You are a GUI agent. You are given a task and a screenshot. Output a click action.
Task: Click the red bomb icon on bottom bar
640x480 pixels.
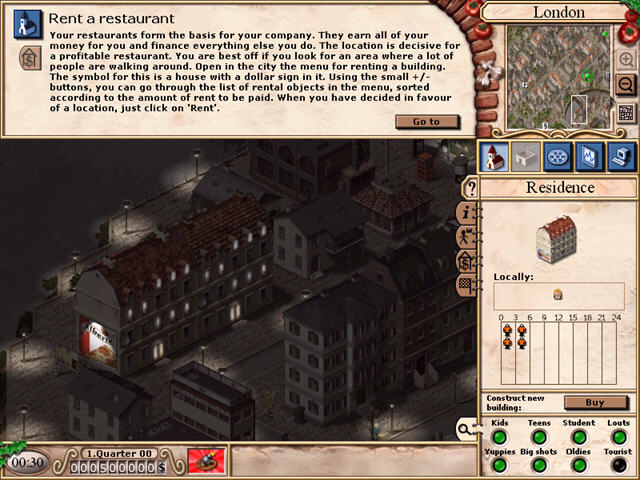pyautogui.click(x=206, y=461)
